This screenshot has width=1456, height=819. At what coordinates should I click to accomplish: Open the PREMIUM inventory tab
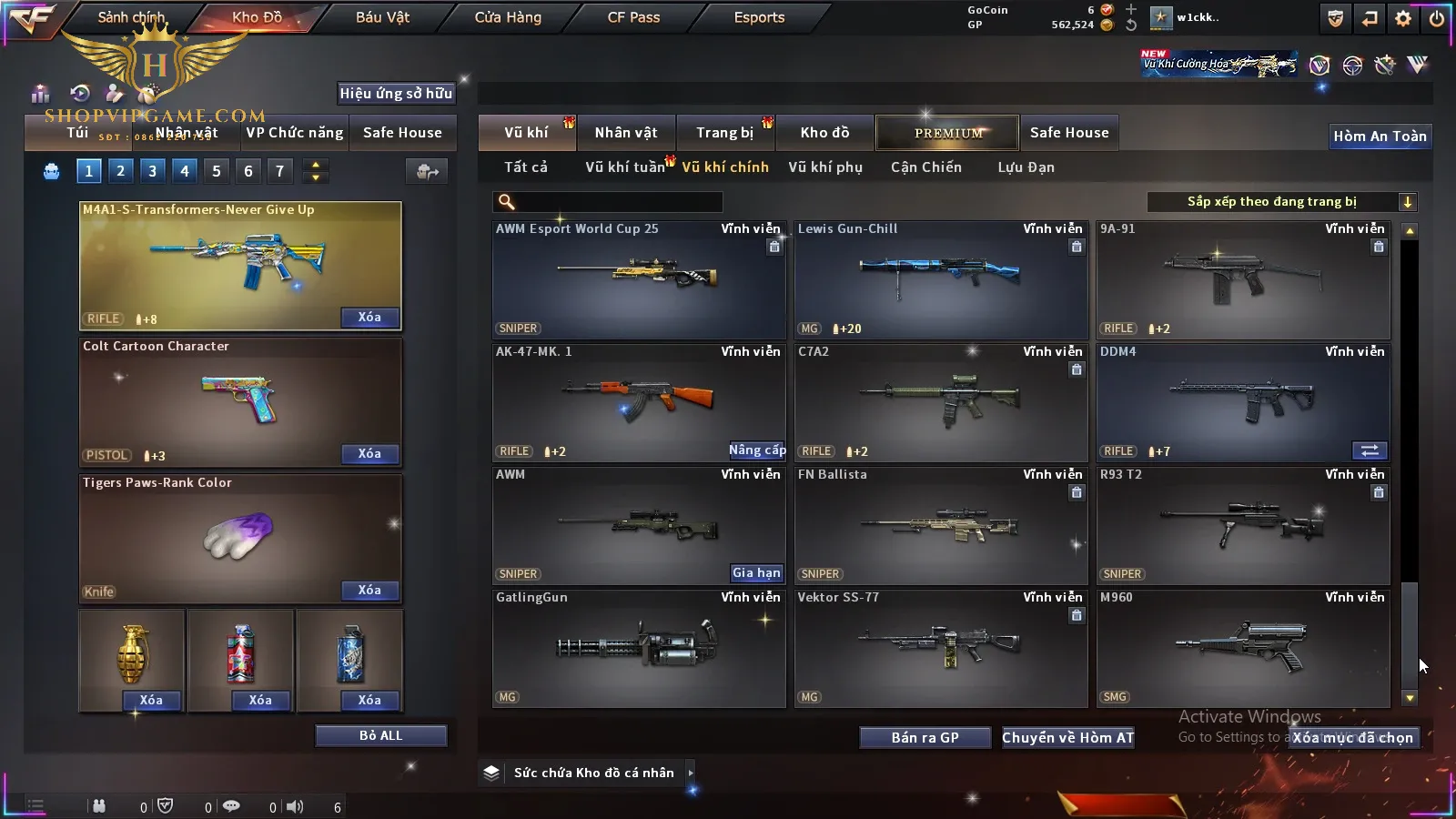947,133
